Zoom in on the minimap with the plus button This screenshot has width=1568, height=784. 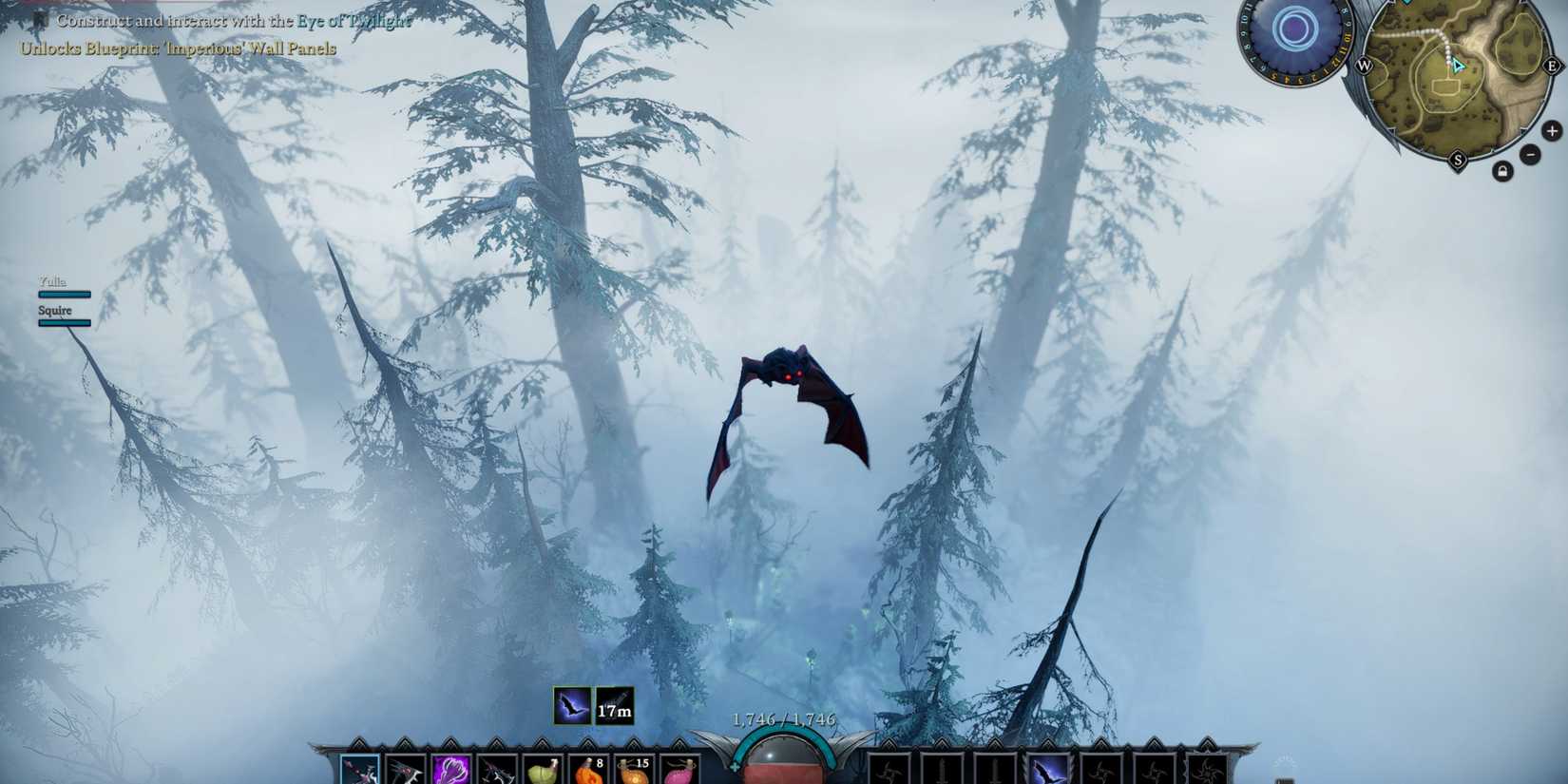click(x=1553, y=130)
